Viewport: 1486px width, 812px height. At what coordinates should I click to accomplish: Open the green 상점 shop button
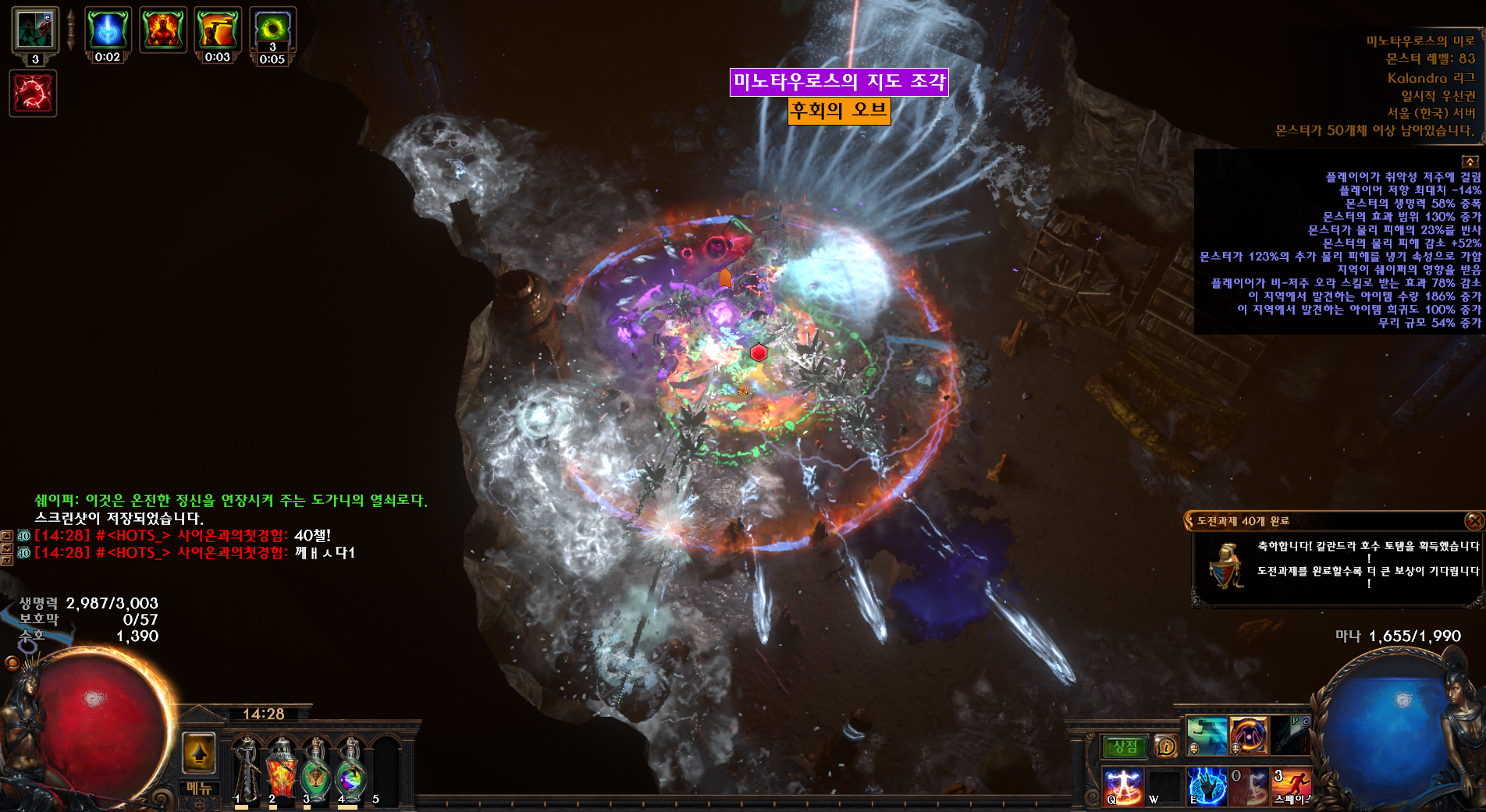coord(1125,747)
